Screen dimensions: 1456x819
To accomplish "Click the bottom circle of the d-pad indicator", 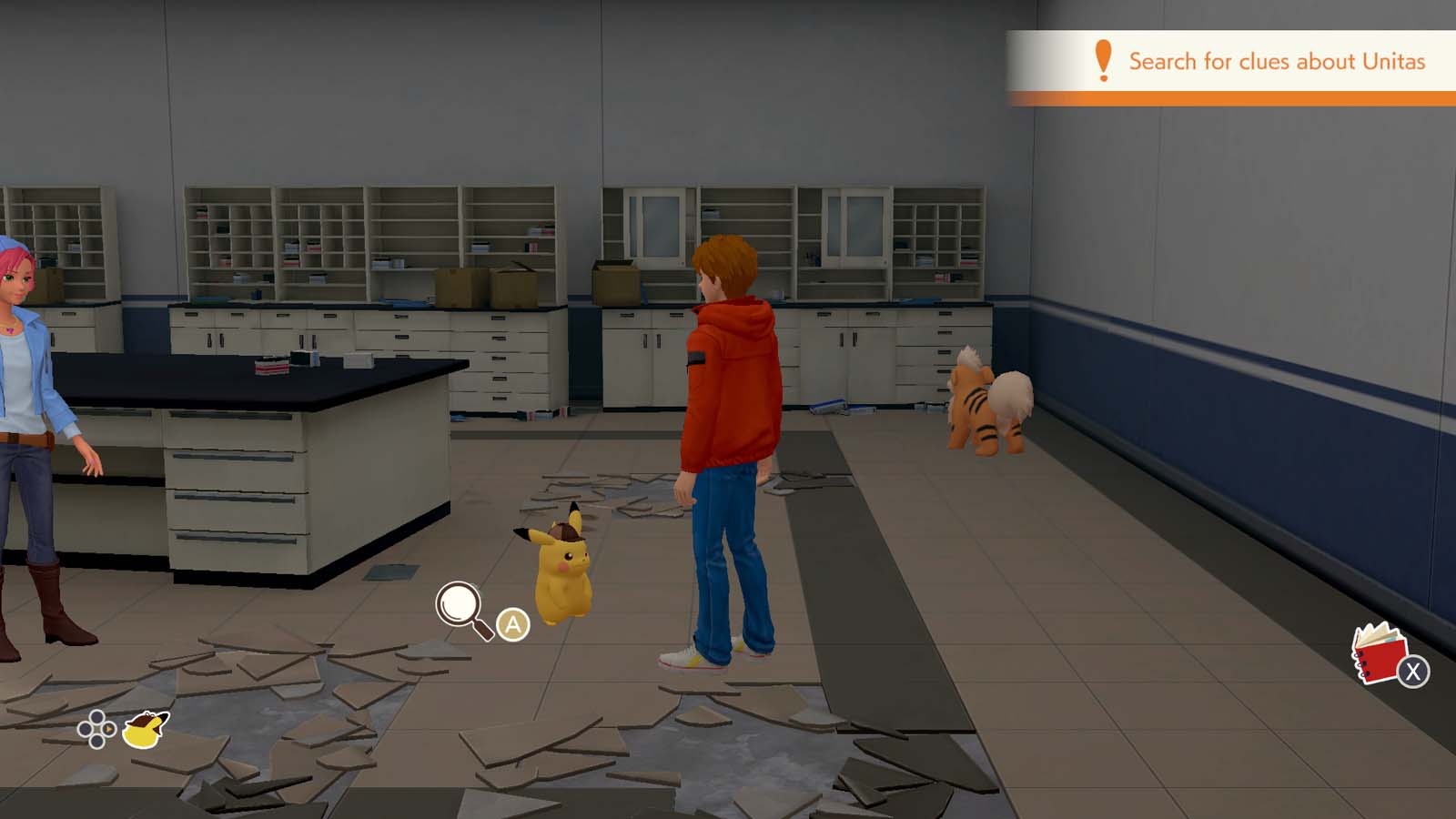I will click(96, 742).
